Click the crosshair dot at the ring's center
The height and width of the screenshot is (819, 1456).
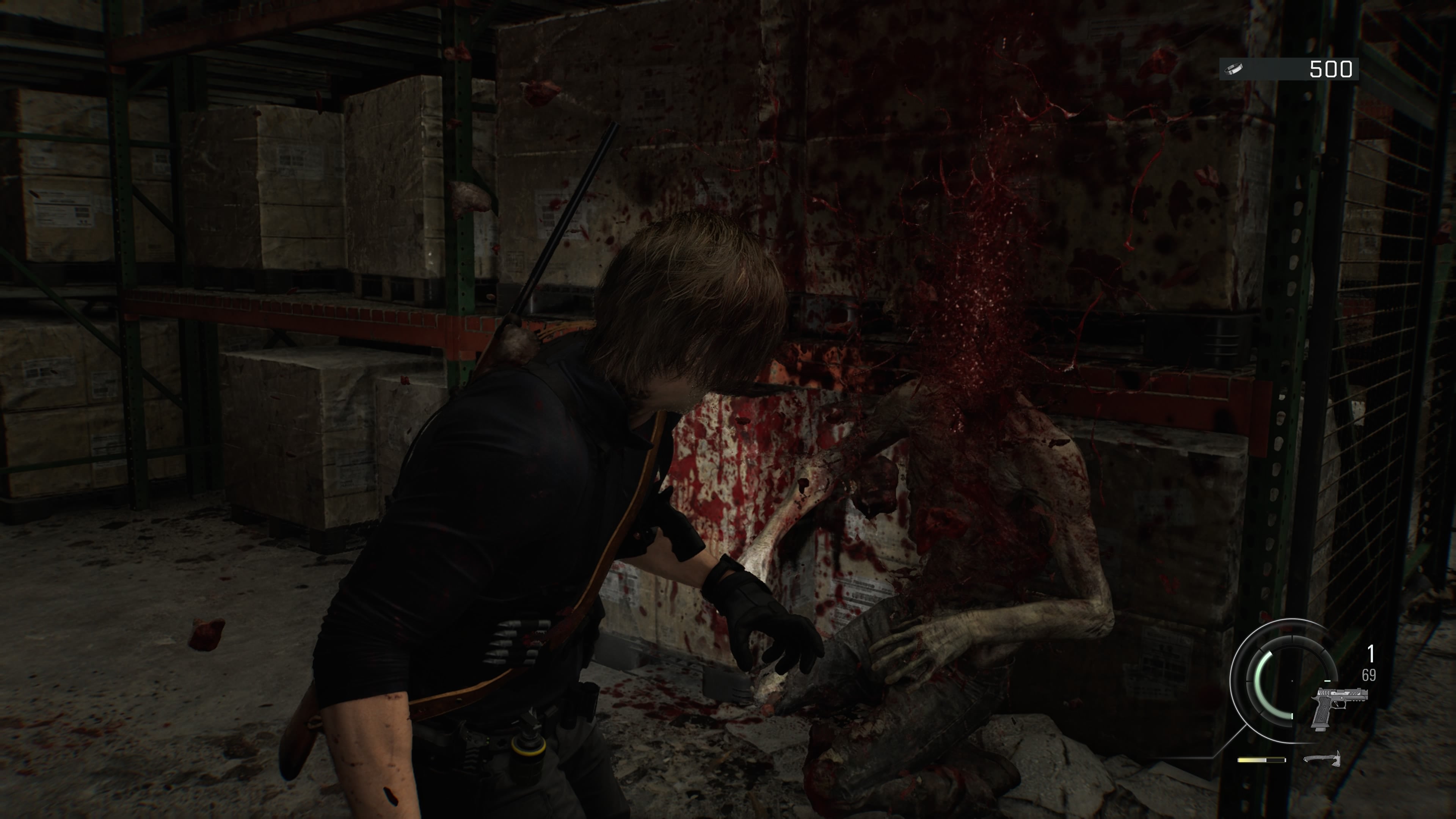click(x=1292, y=682)
